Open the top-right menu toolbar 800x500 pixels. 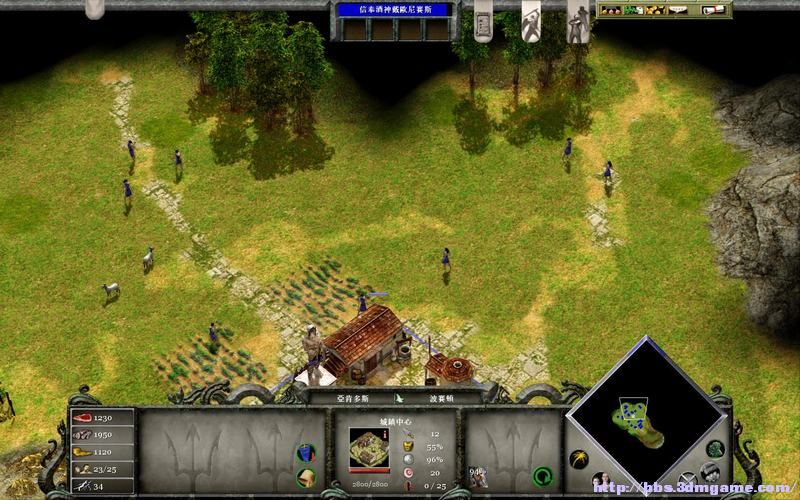click(x=663, y=10)
